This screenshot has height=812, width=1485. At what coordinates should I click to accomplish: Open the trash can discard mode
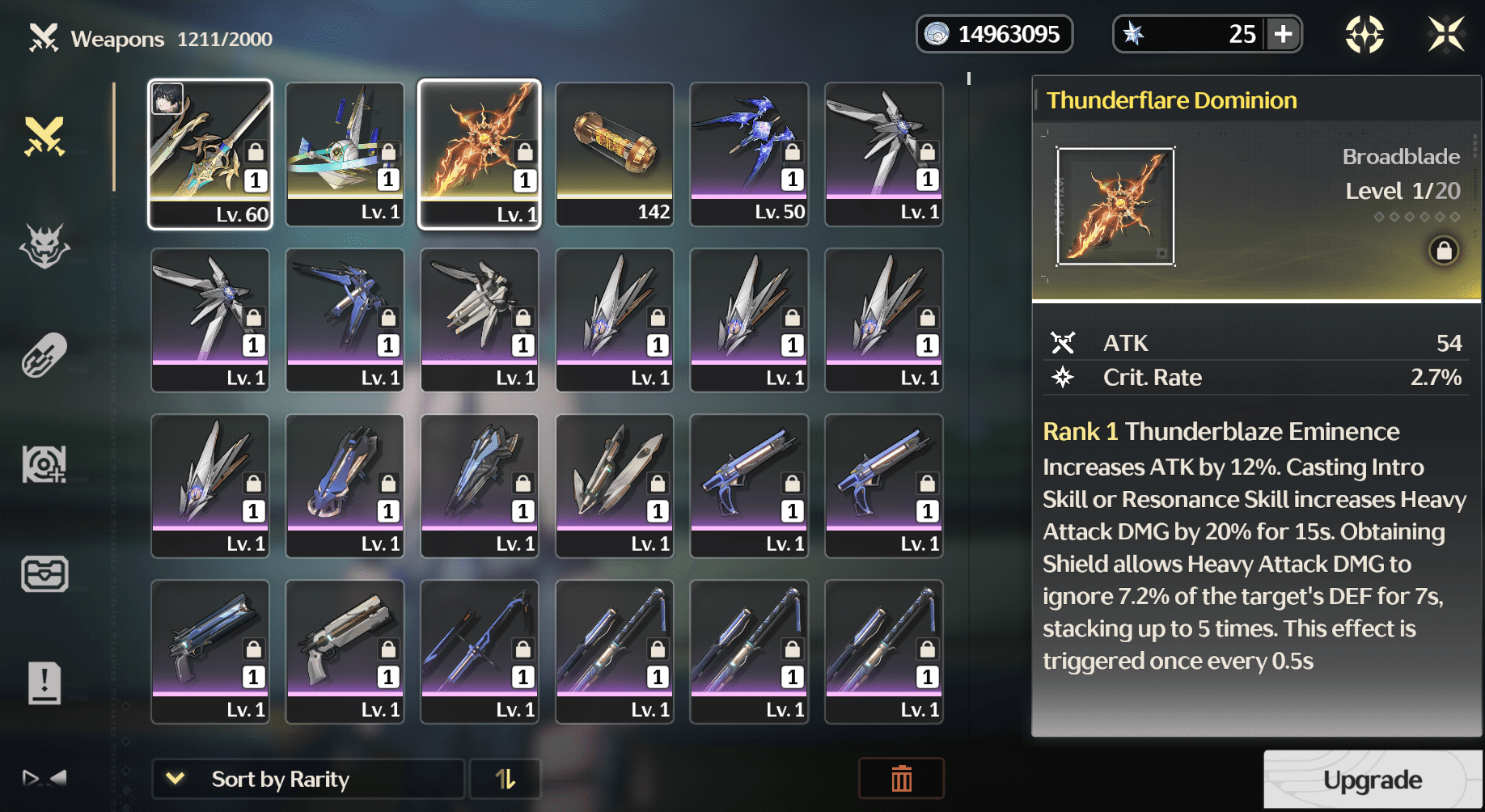pos(901,779)
